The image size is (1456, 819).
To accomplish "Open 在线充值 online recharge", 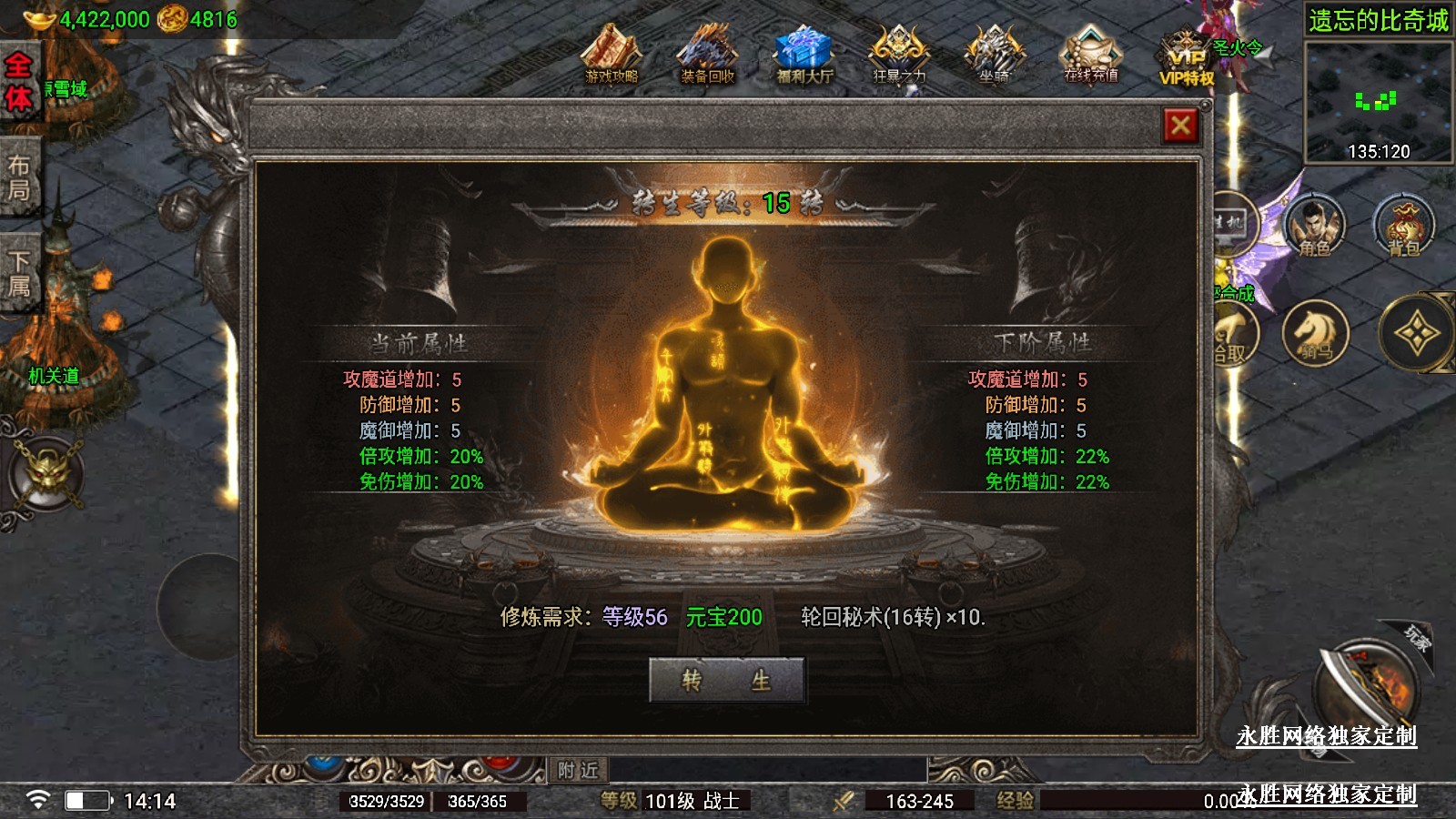I will pos(1090,55).
